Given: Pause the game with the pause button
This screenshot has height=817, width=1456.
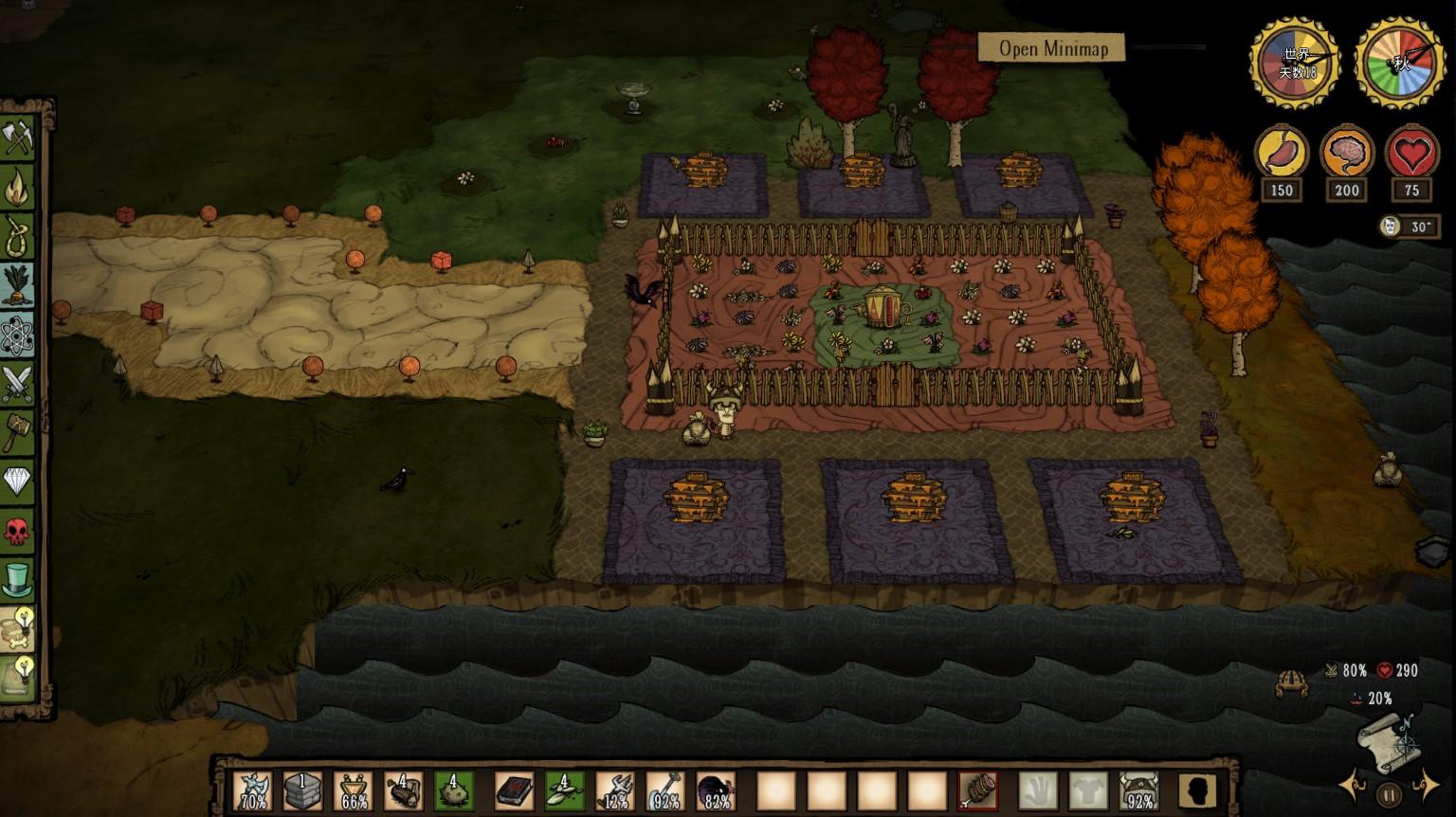Looking at the screenshot, I should [x=1389, y=794].
